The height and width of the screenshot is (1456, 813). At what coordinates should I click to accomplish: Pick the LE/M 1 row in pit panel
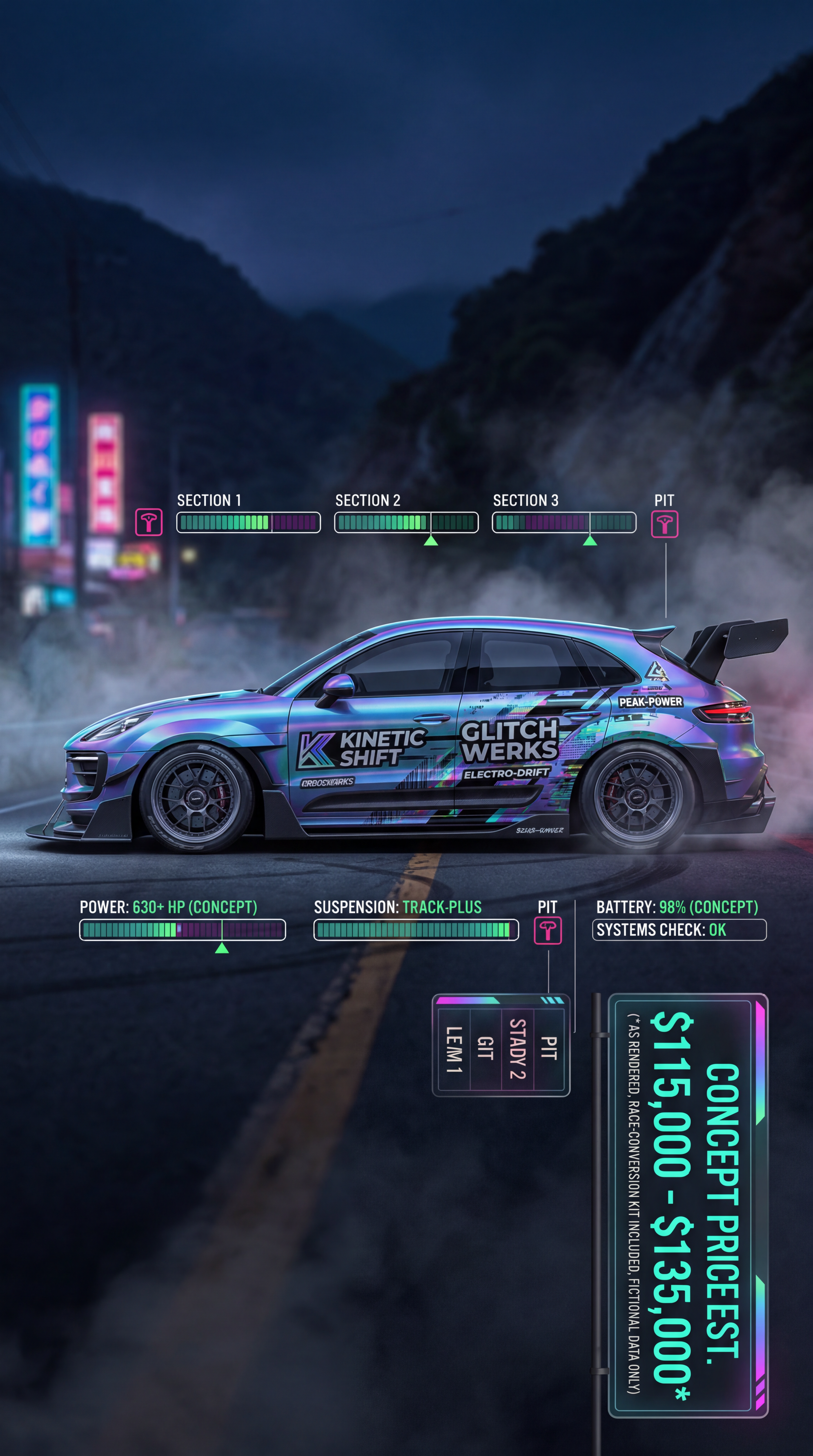pyautogui.click(x=454, y=1048)
